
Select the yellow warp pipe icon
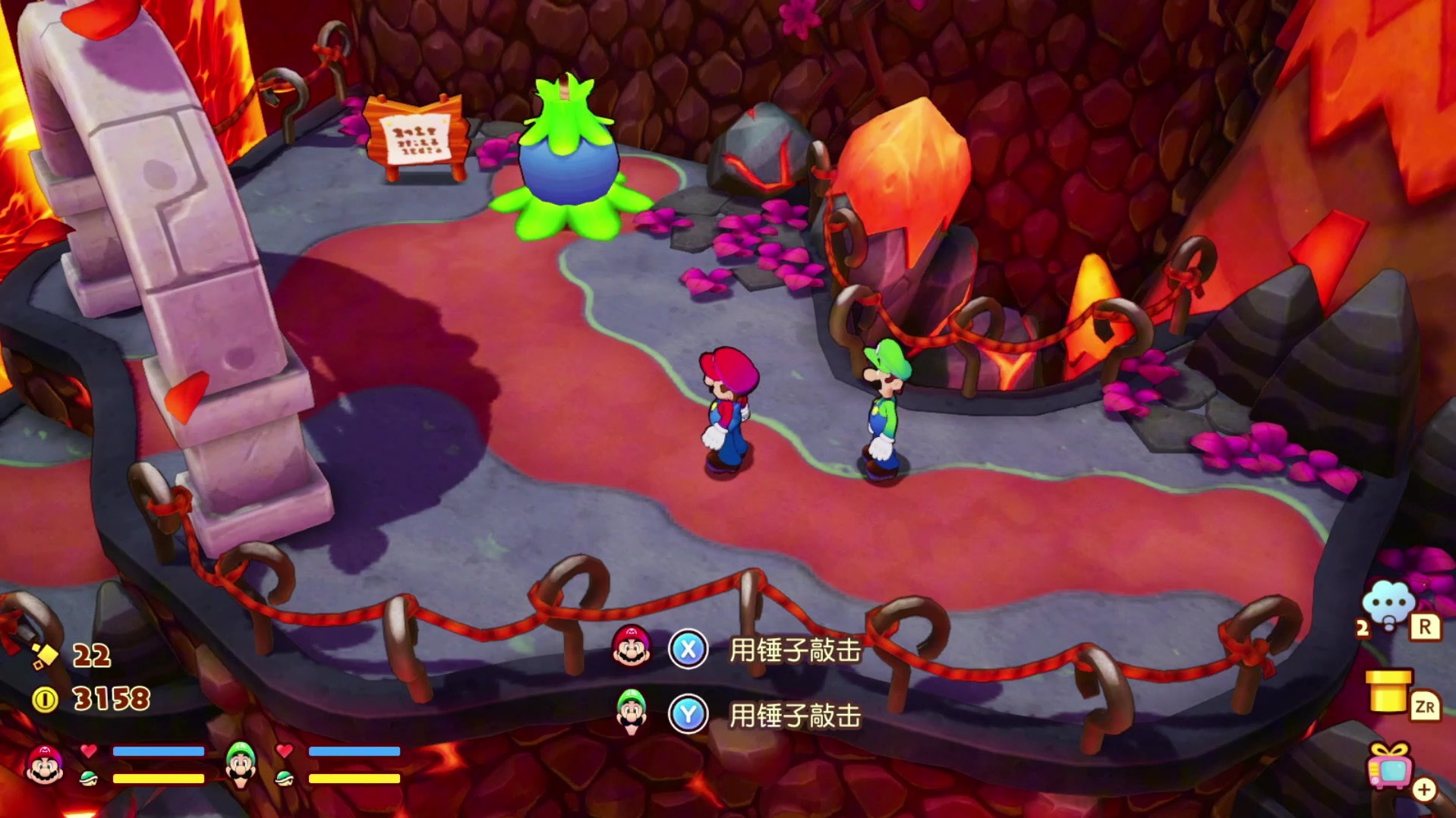pos(1388,691)
